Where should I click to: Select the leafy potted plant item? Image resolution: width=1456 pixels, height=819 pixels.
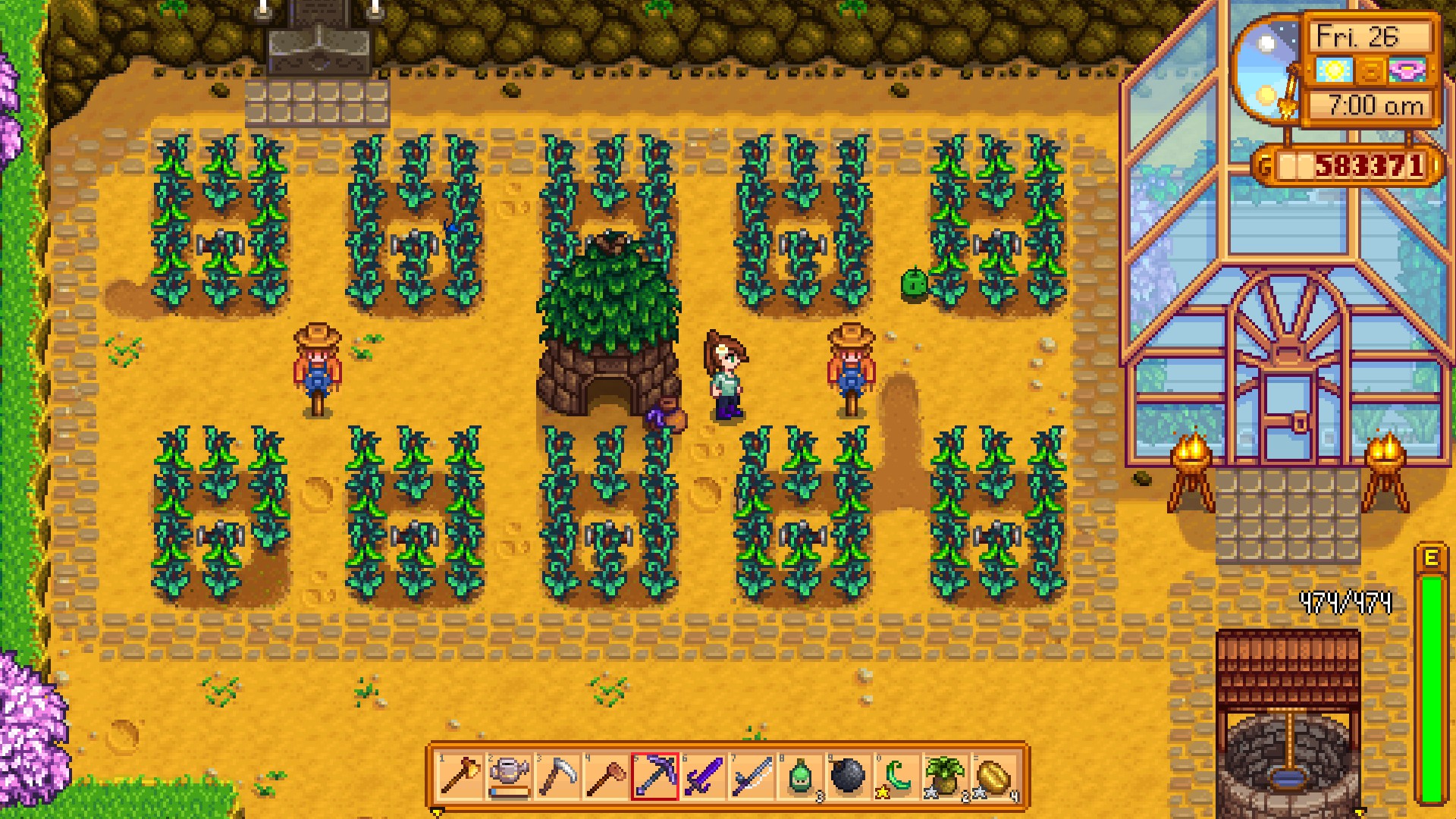tap(946, 776)
